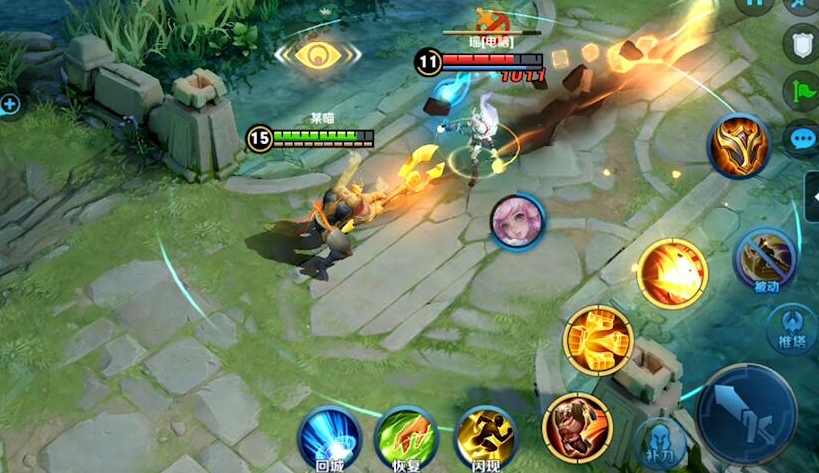Screen dimensions: 819x473
Task: Use the 恢复 heal spell
Action: (405, 437)
